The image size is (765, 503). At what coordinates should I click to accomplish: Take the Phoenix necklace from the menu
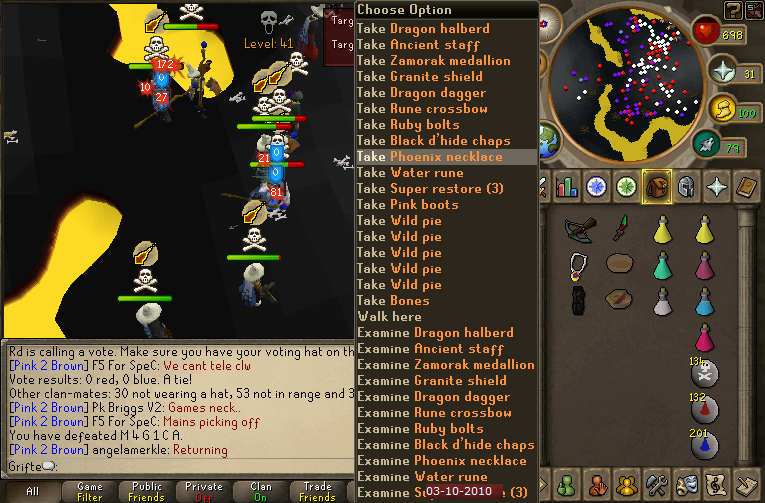pos(429,157)
